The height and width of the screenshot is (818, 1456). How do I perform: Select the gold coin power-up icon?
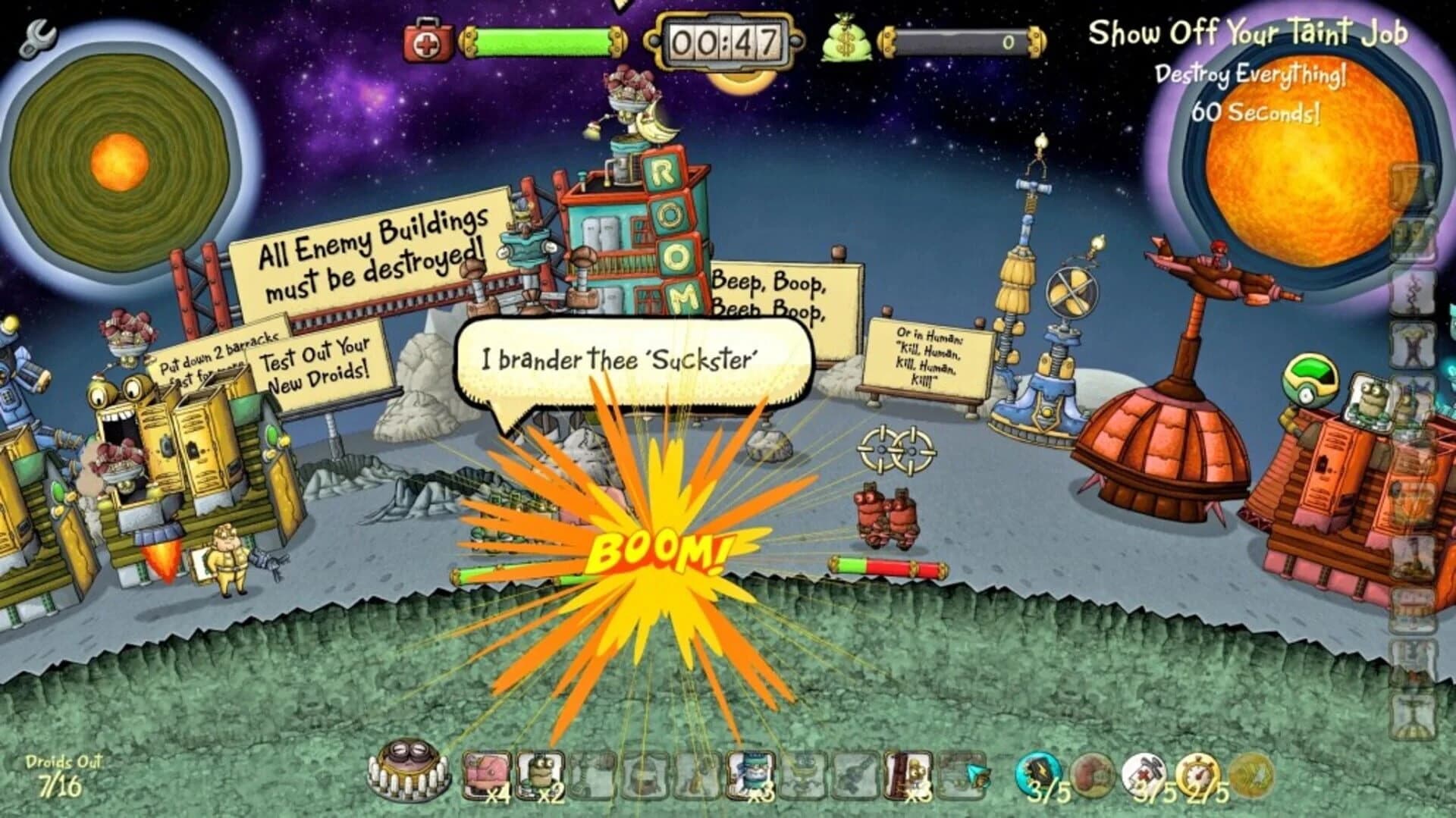(1250, 775)
